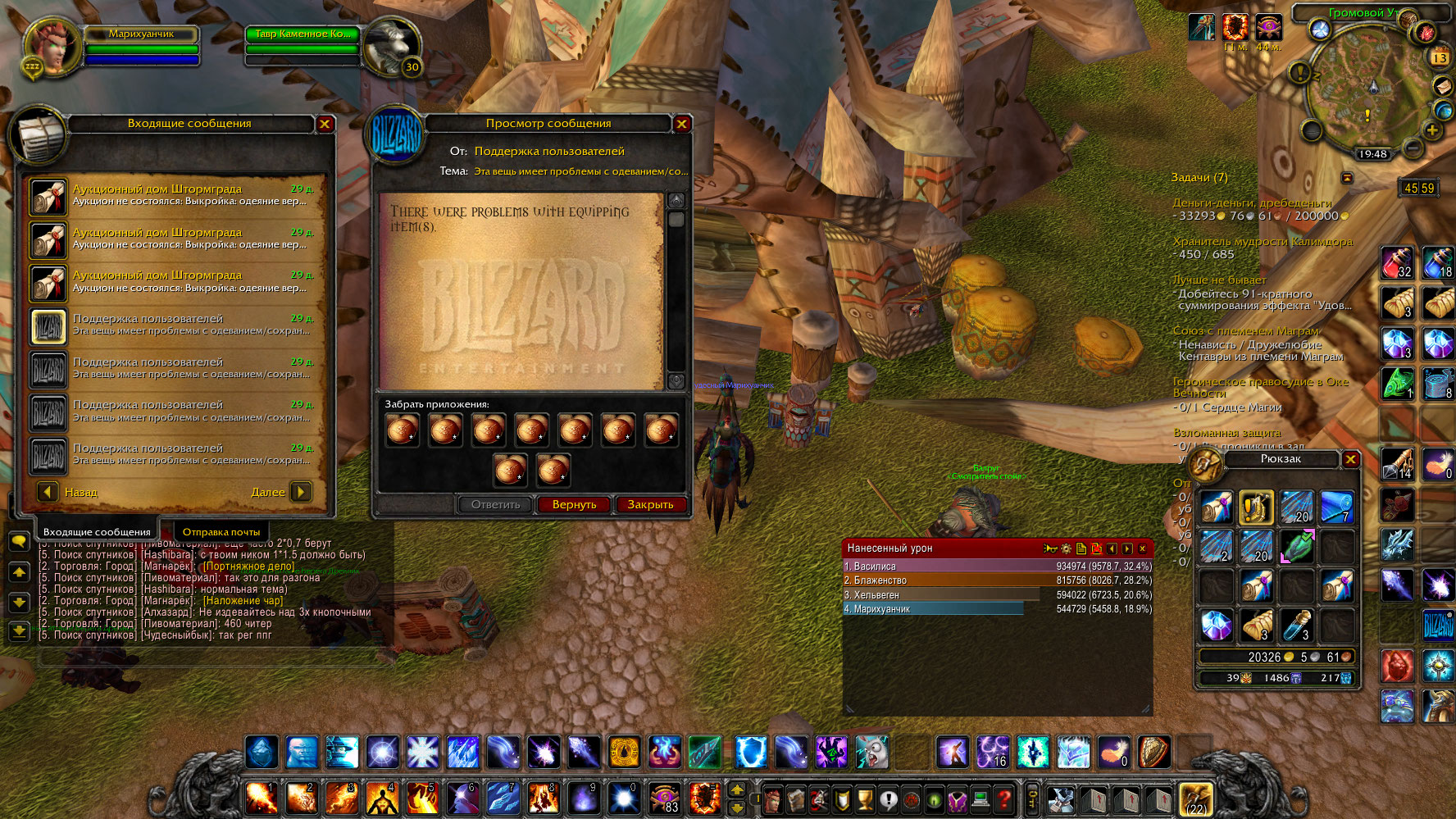
Task: Go back a page with the Назад arrow
Action: (x=48, y=492)
